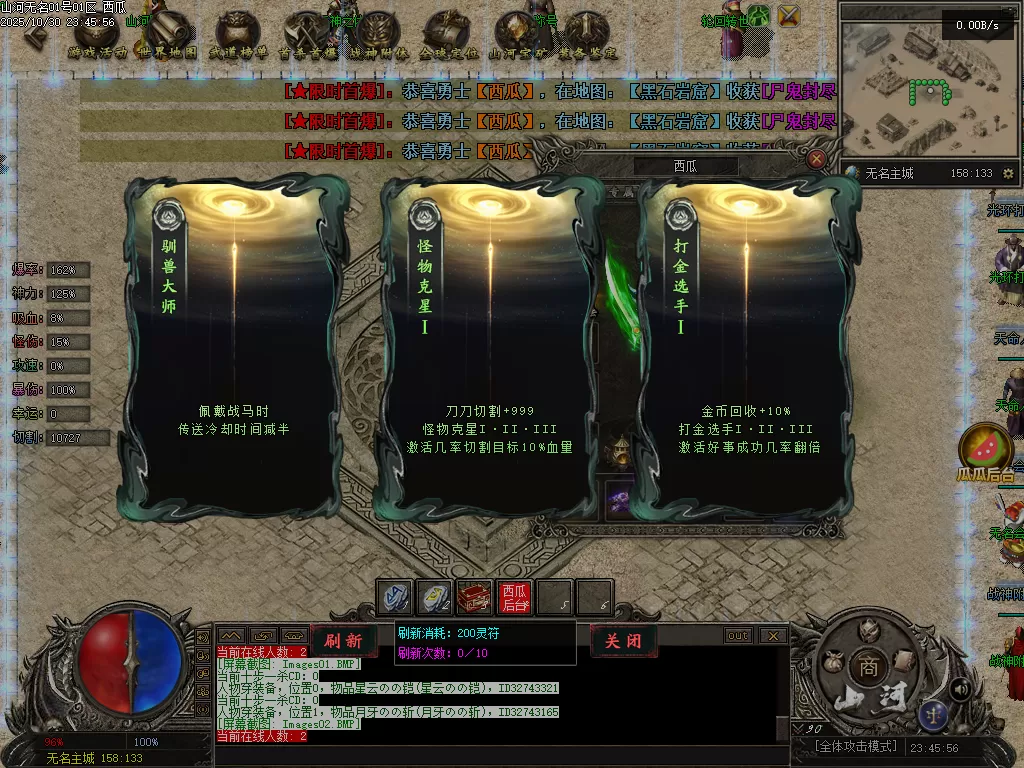Open the 山河宝矿 menu
The height and width of the screenshot is (768, 1024).
(518, 36)
